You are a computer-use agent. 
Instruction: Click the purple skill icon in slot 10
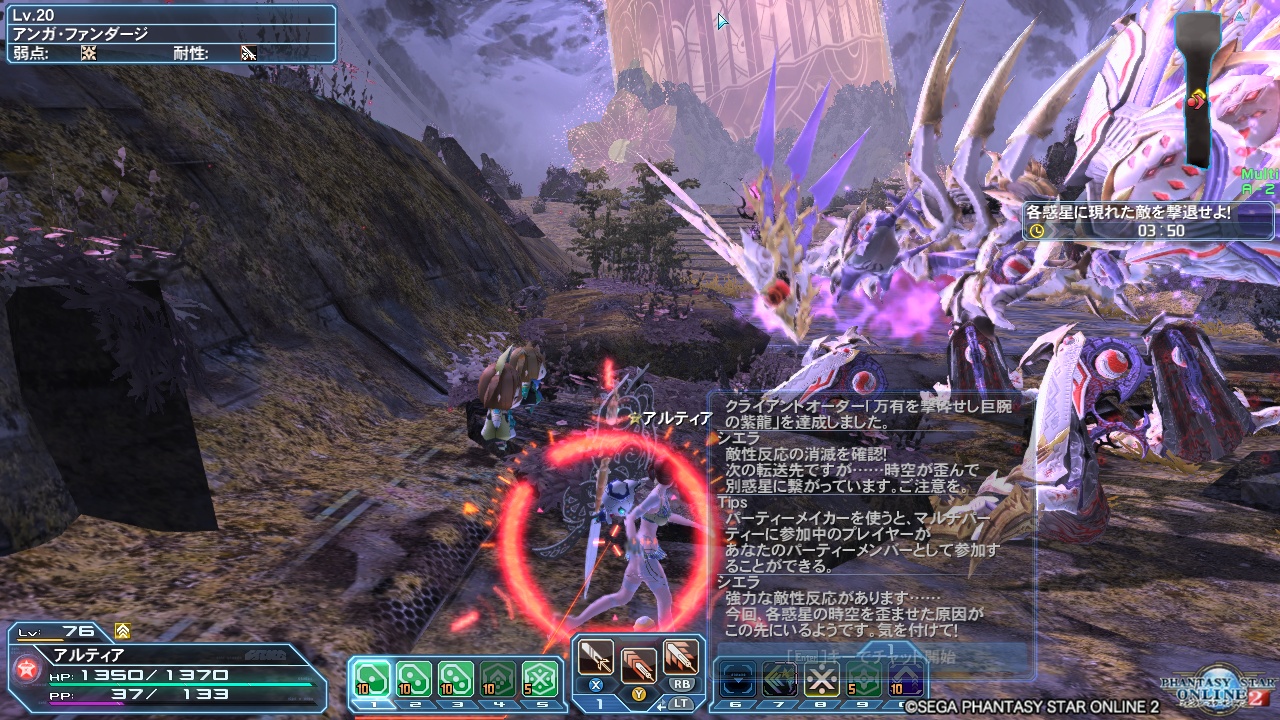tap(905, 678)
